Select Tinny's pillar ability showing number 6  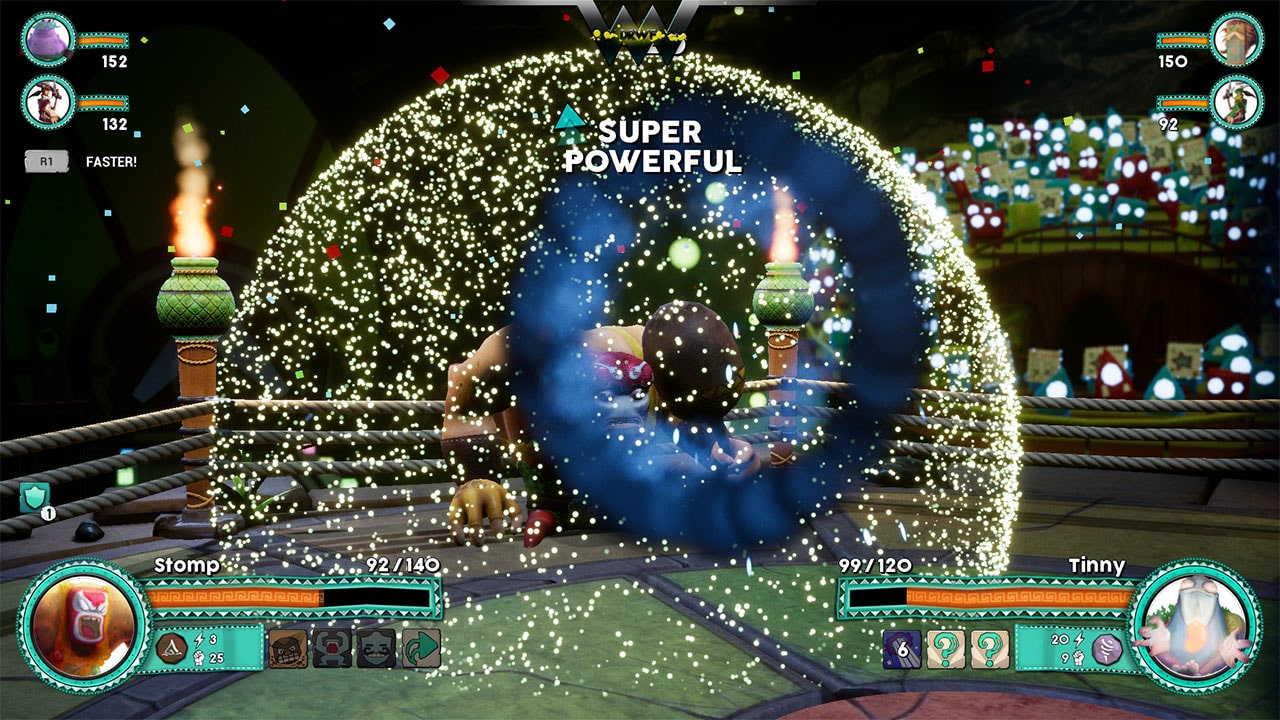(902, 648)
